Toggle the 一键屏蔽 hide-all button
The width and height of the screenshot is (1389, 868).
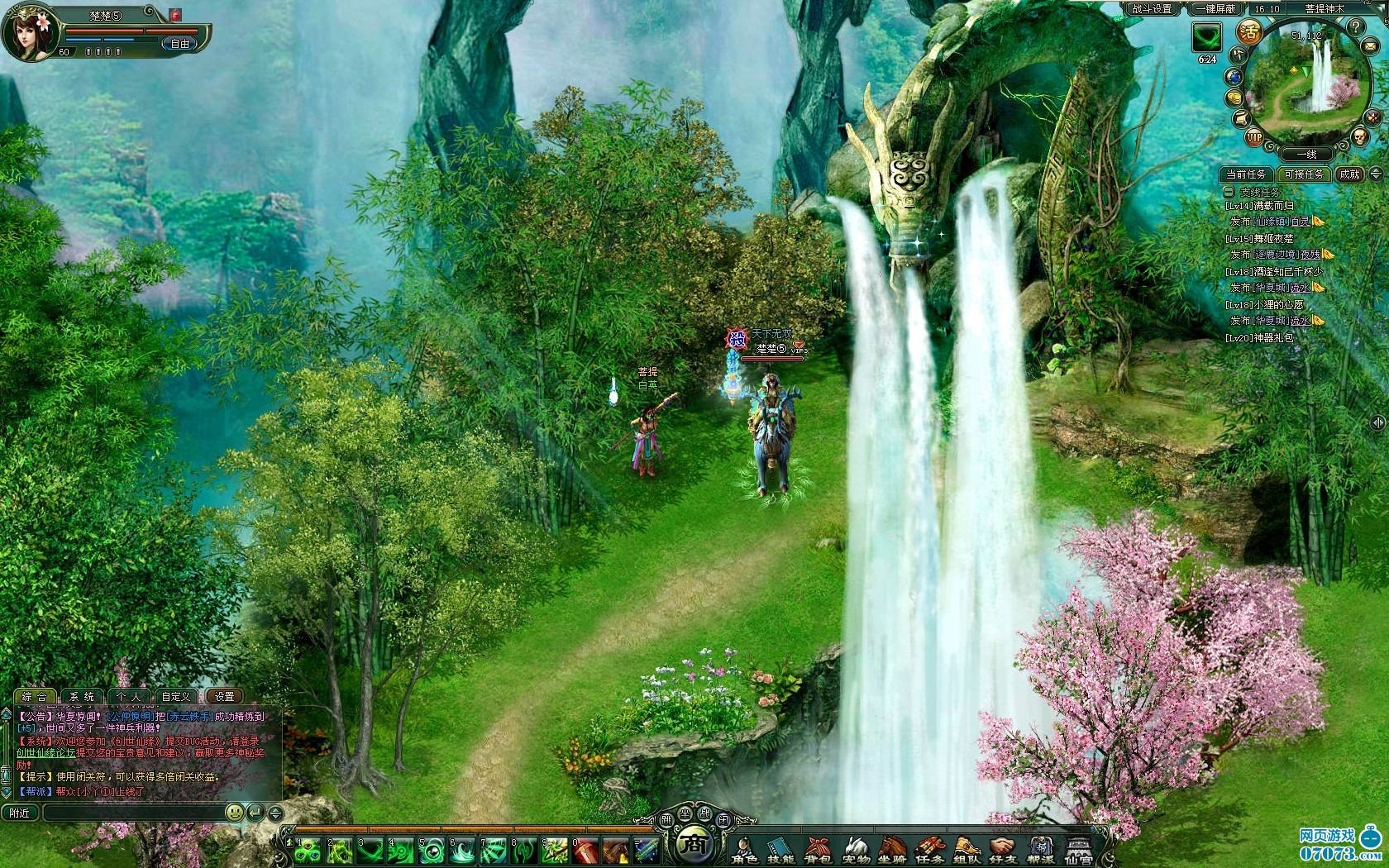pyautogui.click(x=1215, y=9)
